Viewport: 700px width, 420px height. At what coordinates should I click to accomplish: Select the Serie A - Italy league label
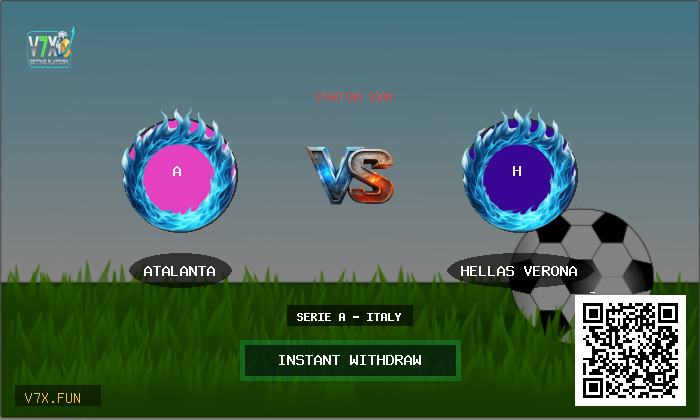tap(349, 317)
